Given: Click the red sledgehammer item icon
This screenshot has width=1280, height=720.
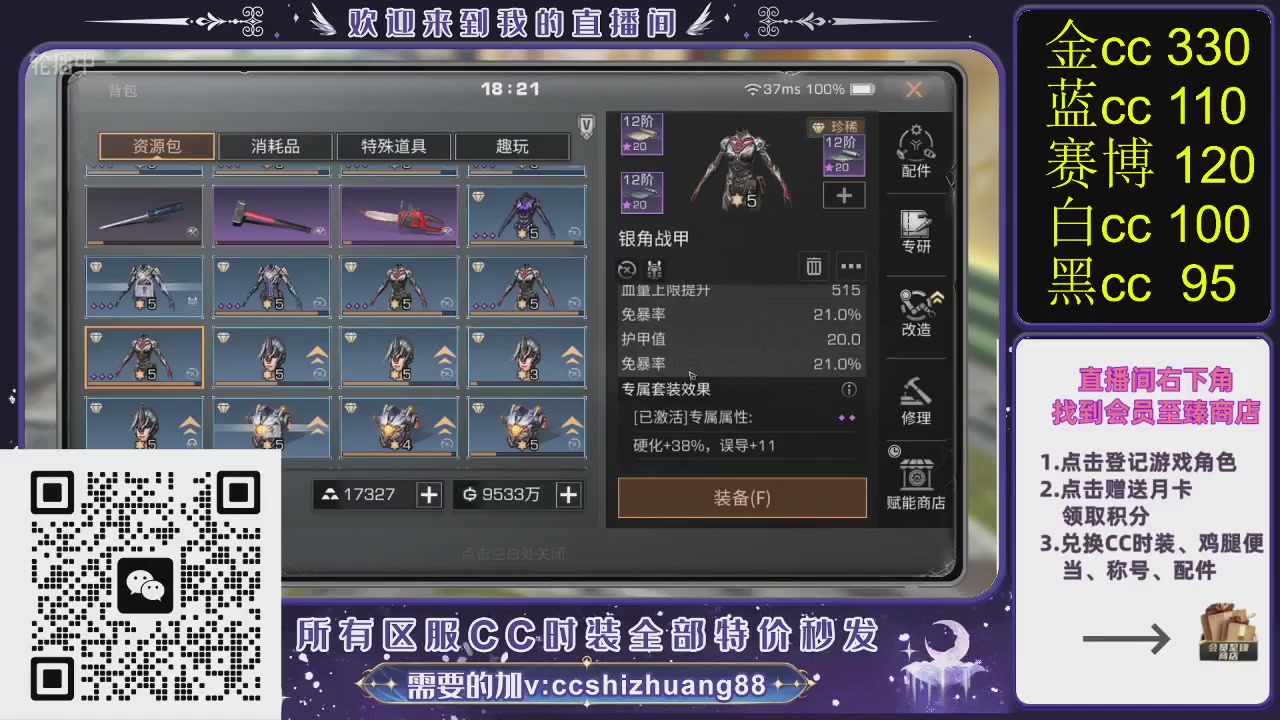Looking at the screenshot, I should click(270, 215).
